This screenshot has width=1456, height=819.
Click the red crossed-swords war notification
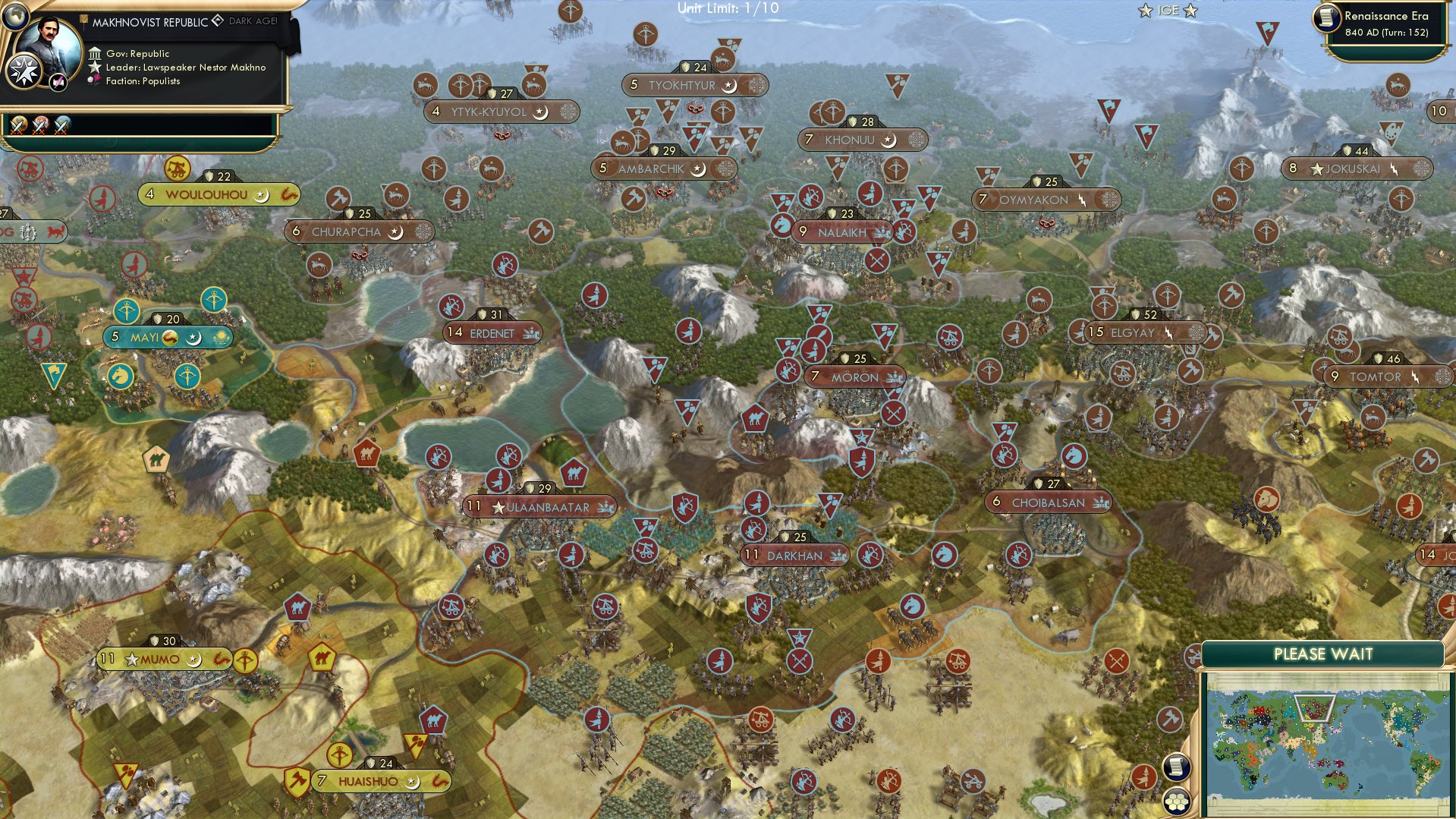coord(41,123)
